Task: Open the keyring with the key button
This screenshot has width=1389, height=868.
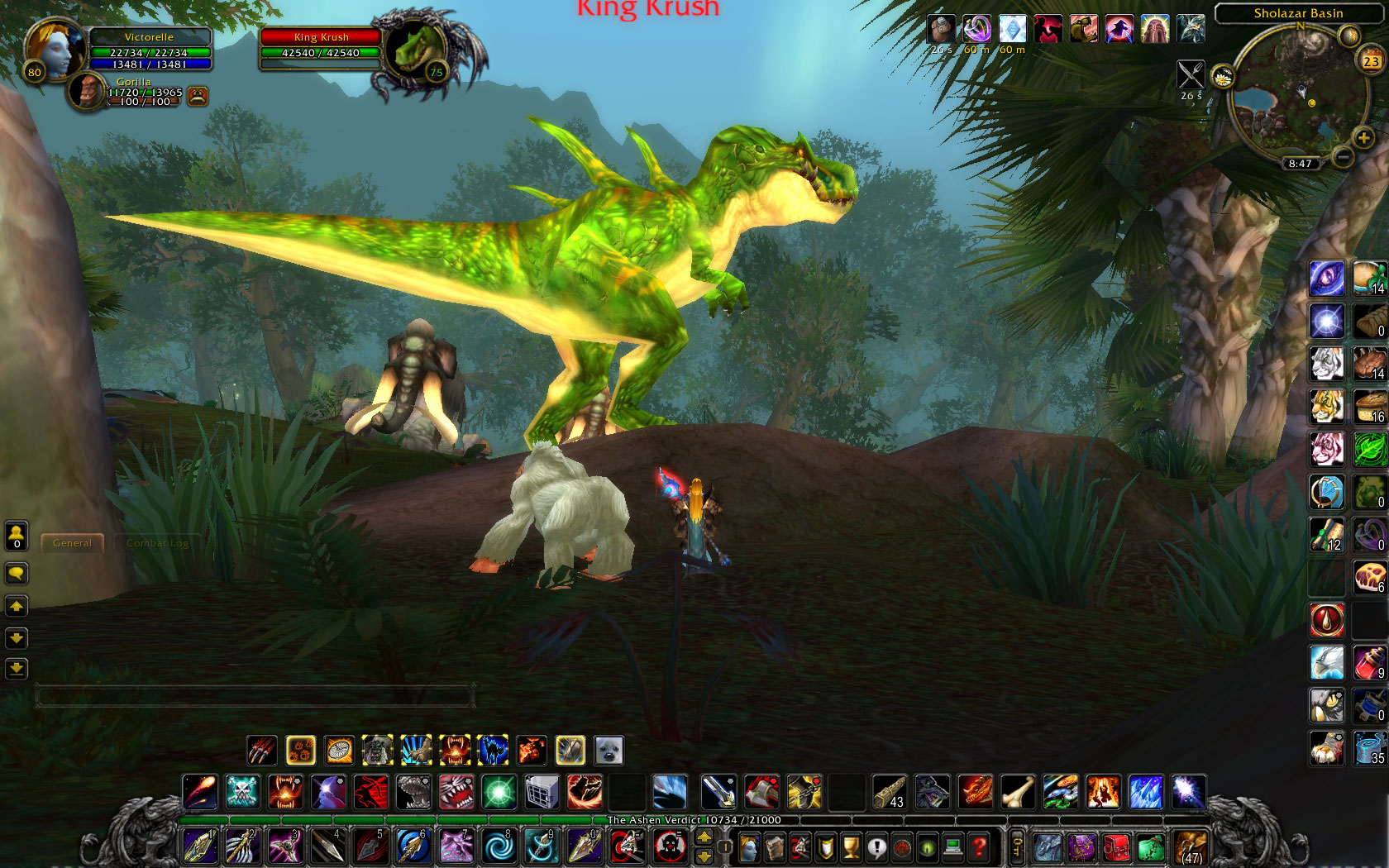Action: [x=1017, y=847]
